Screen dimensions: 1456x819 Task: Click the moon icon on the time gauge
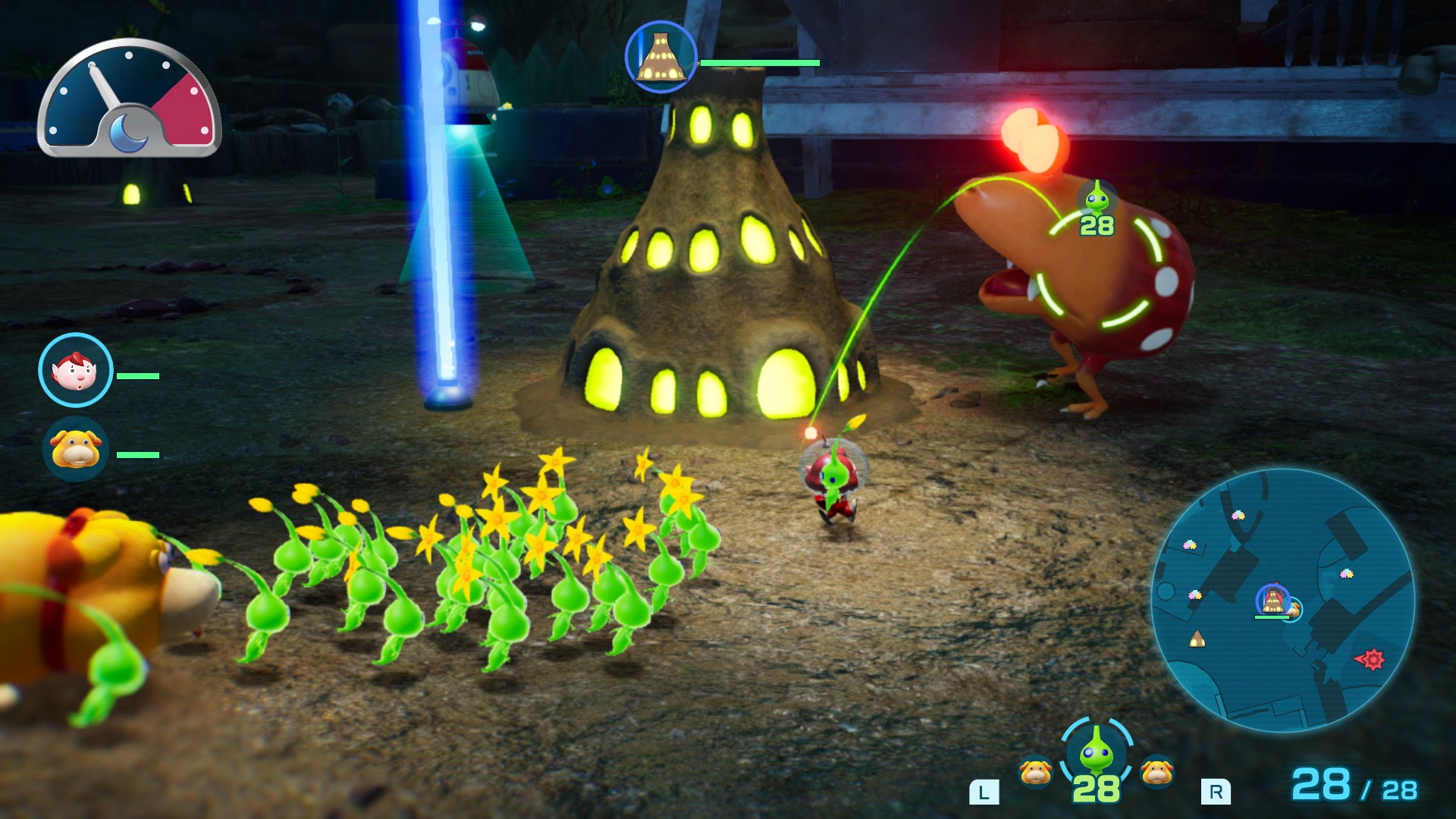click(130, 133)
